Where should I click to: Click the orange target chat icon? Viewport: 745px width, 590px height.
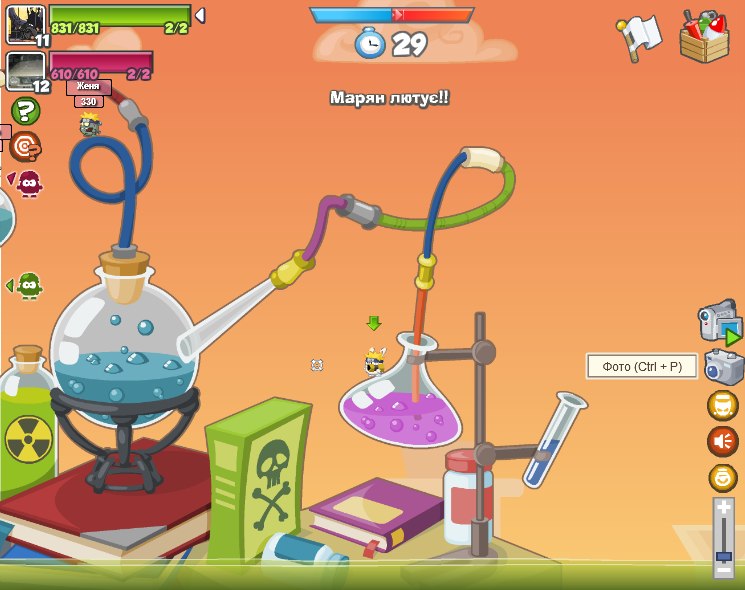coord(25,147)
